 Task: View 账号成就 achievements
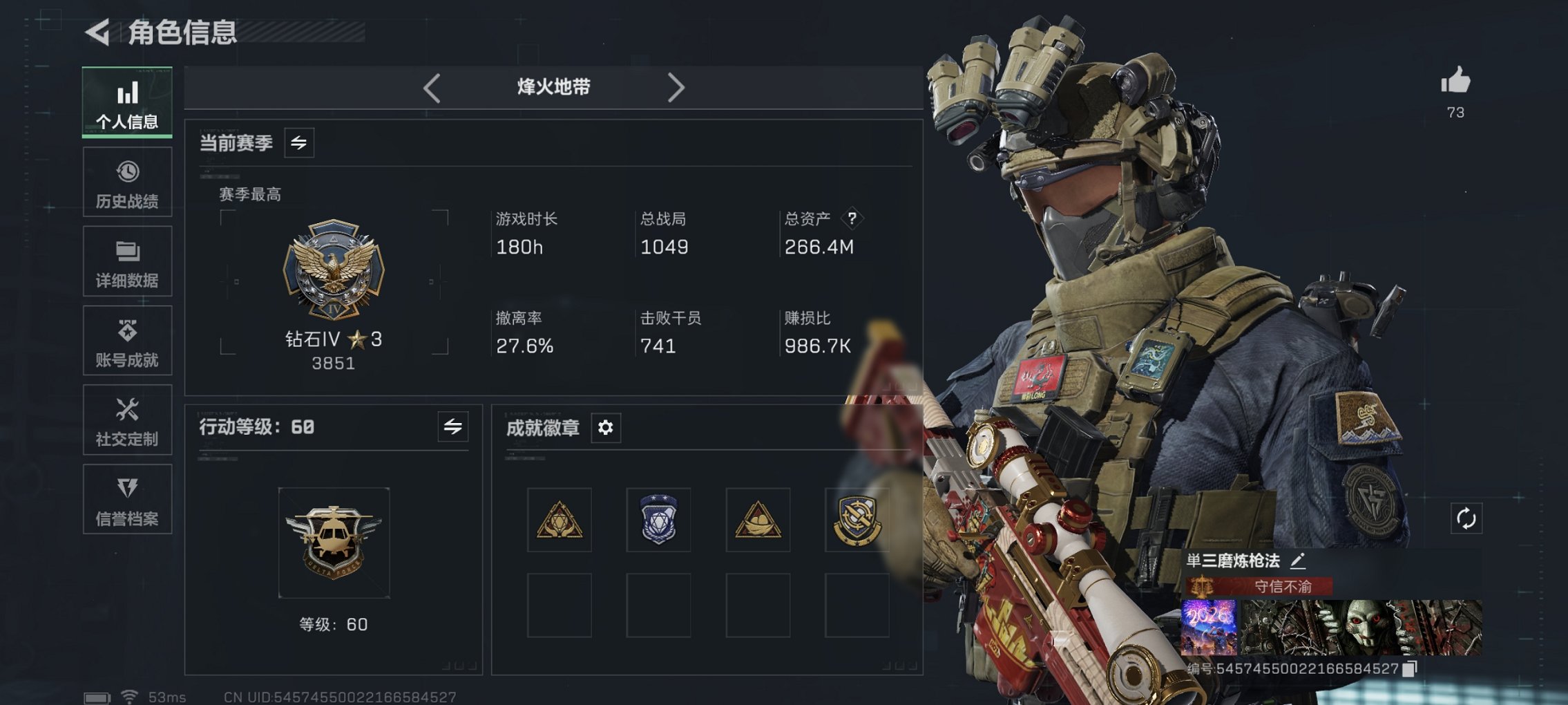(127, 340)
